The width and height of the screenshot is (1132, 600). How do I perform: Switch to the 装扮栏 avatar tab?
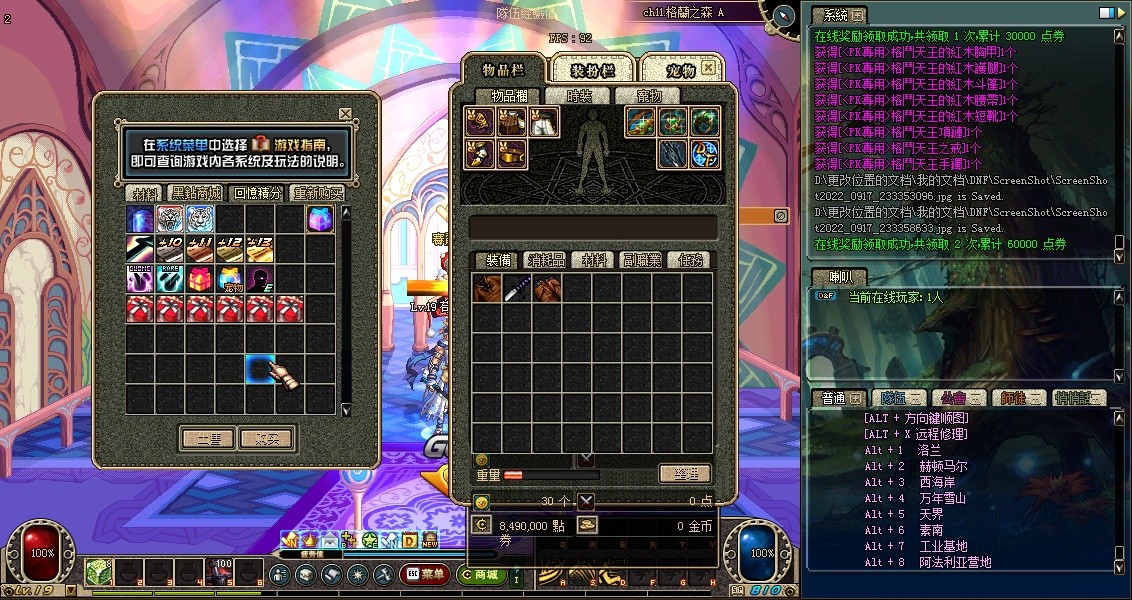(591, 70)
